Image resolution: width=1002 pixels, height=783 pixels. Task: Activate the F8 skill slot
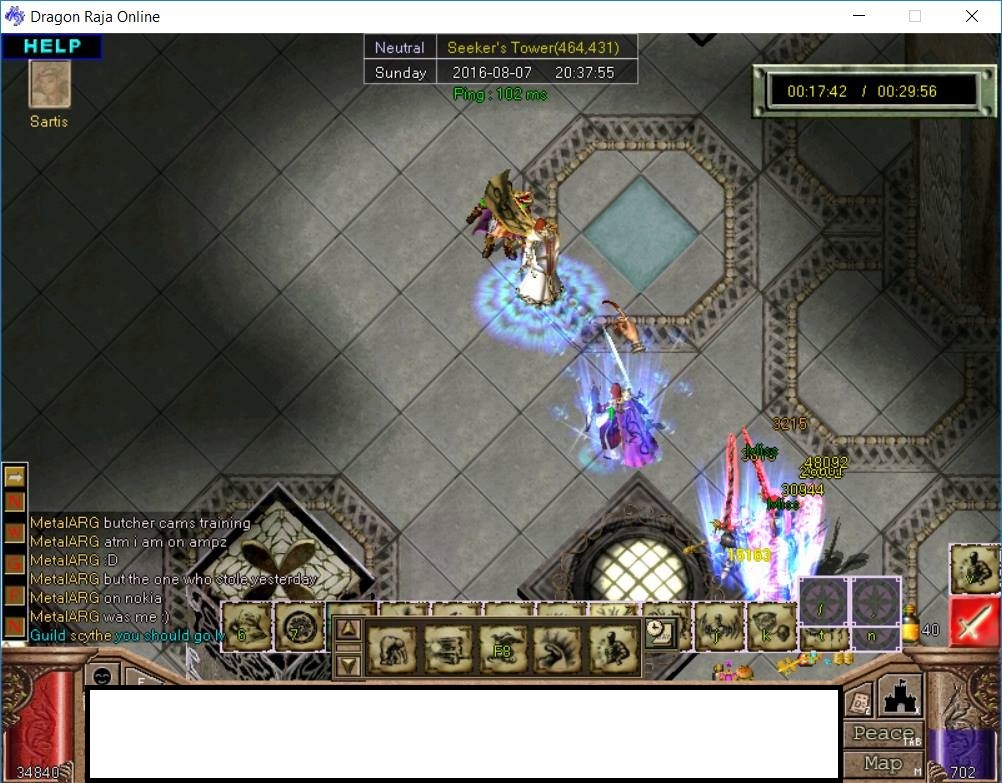[502, 648]
